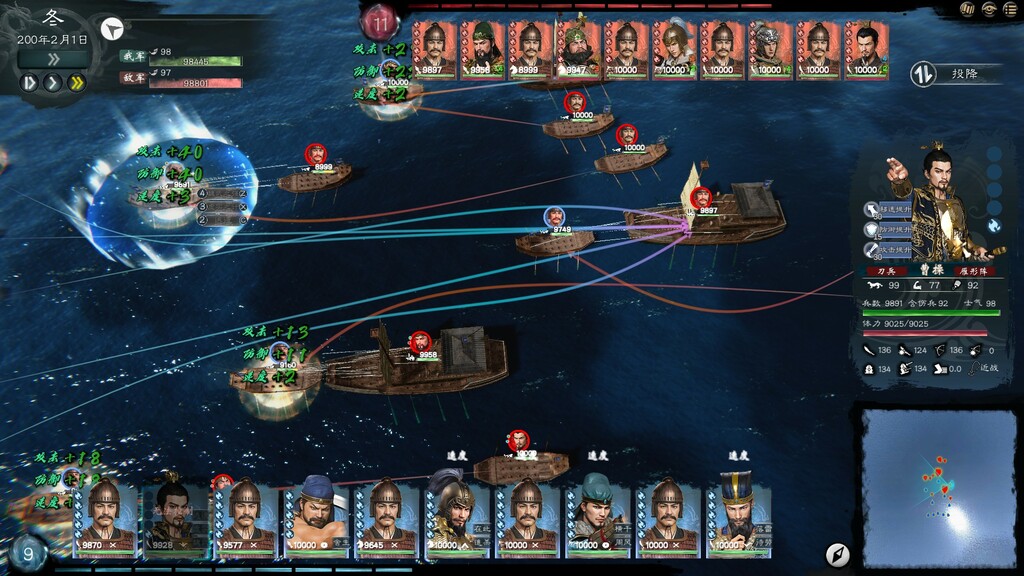This screenshot has height=576, width=1024.
Task: Select the allied officer with blue headband
Action: click(x=316, y=516)
